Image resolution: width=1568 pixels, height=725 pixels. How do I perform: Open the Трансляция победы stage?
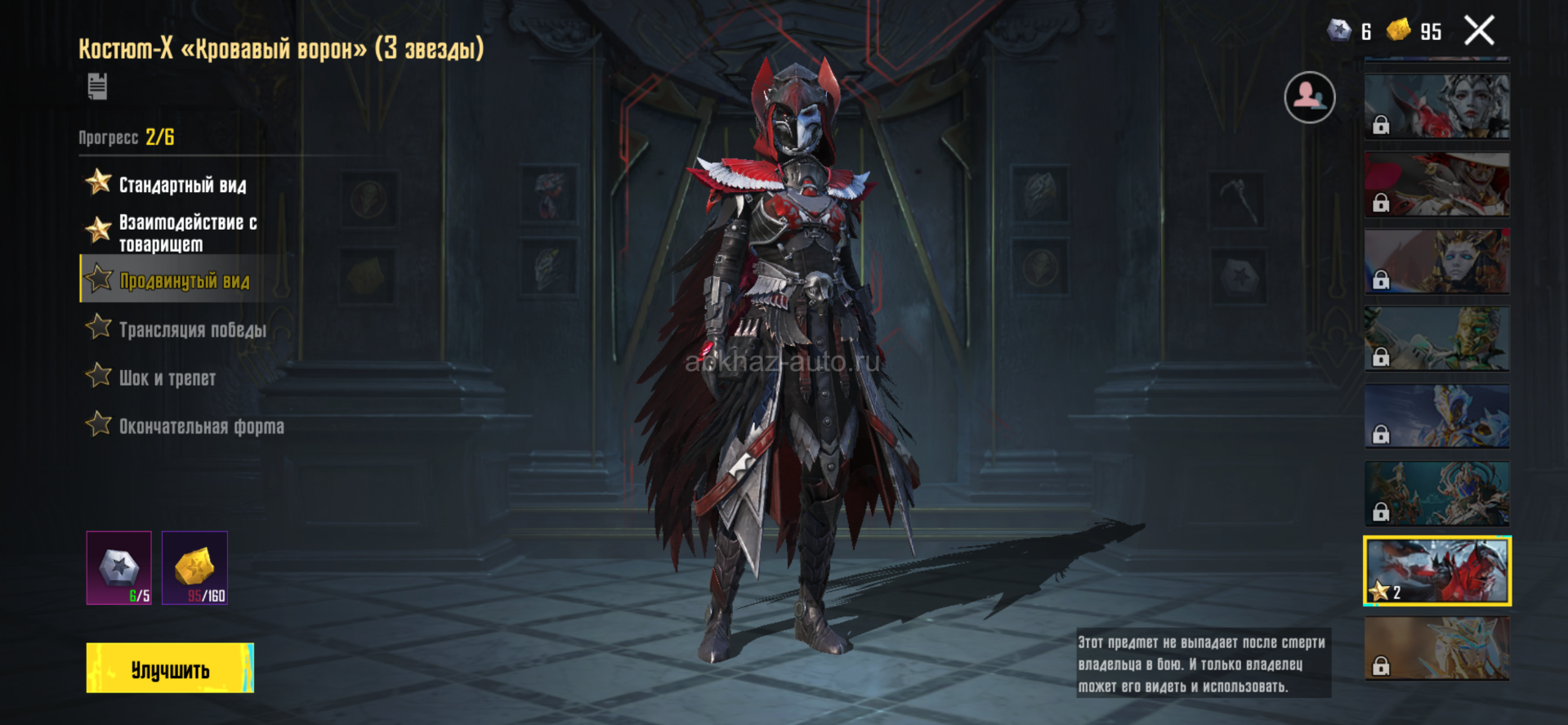[x=192, y=329]
